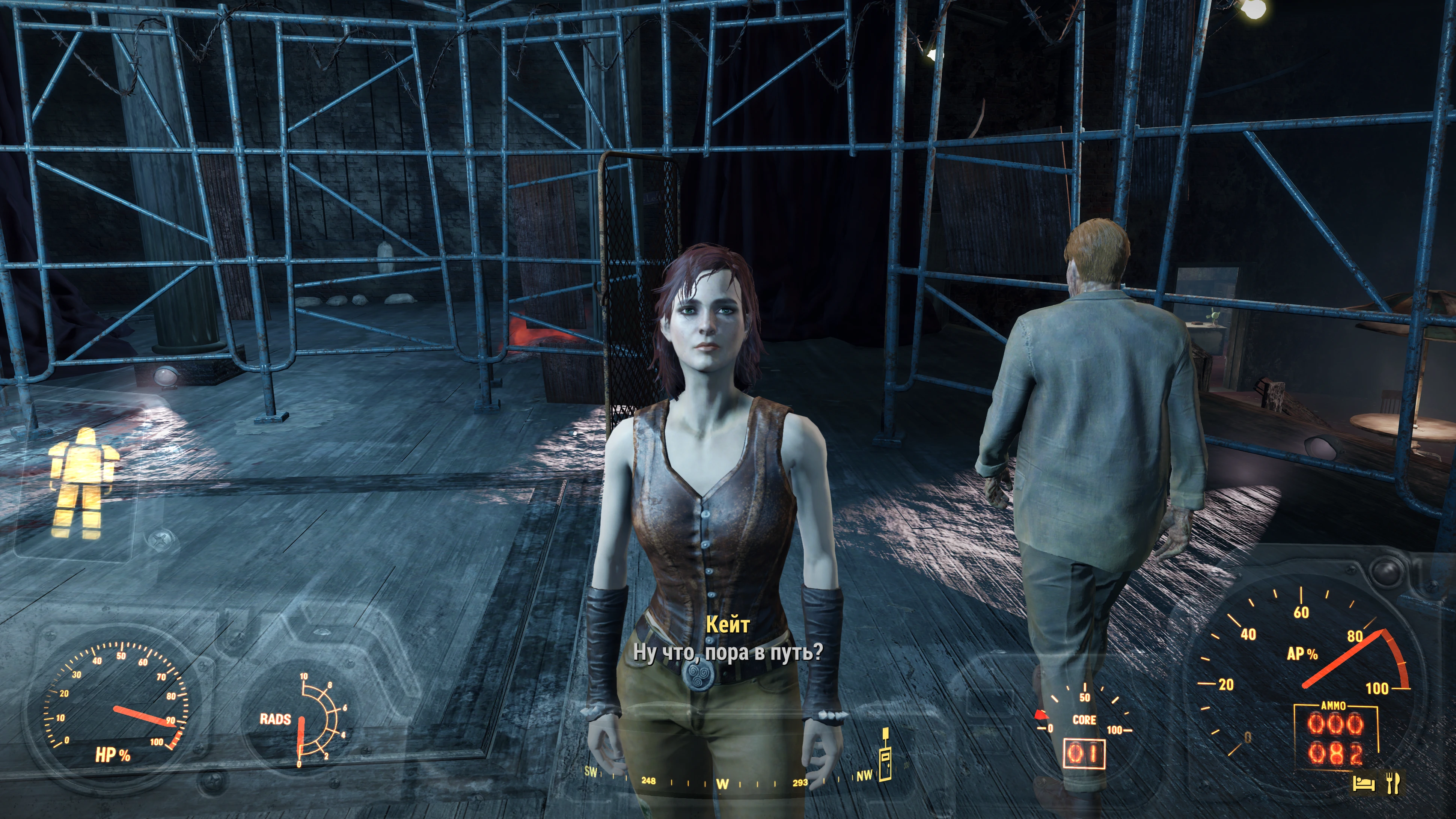
Task: Click the fork and knife hunger icon
Action: (1393, 783)
